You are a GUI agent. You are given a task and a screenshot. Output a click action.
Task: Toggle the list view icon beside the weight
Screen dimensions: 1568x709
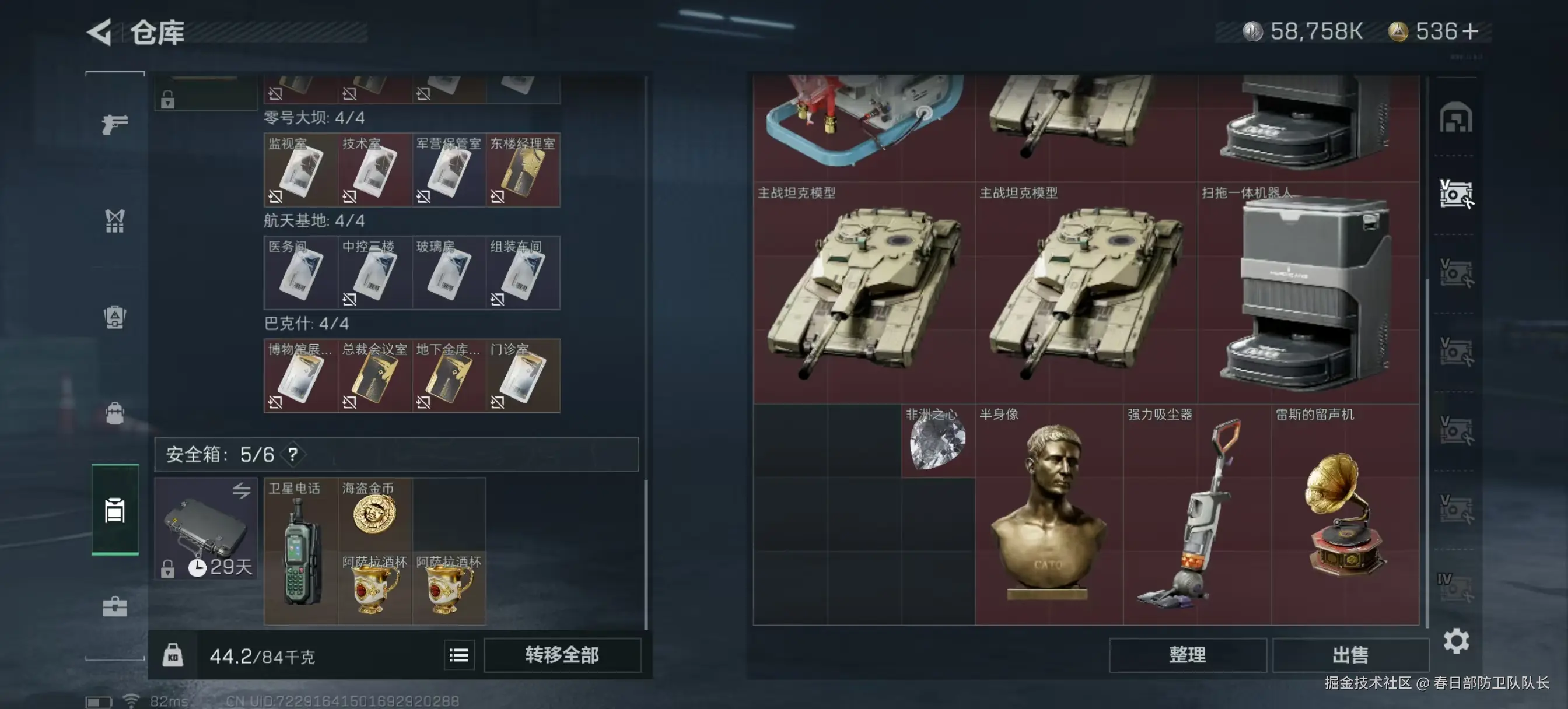[459, 655]
